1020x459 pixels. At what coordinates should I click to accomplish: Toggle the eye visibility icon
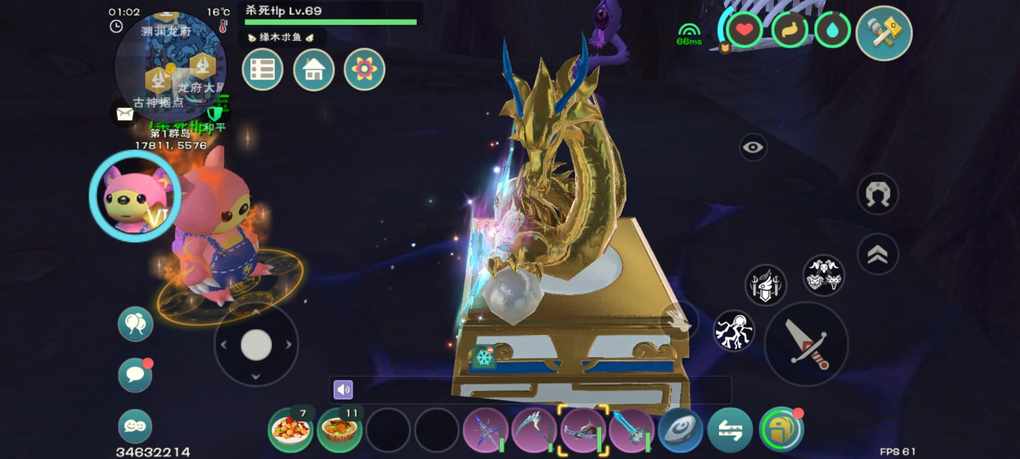point(753,148)
